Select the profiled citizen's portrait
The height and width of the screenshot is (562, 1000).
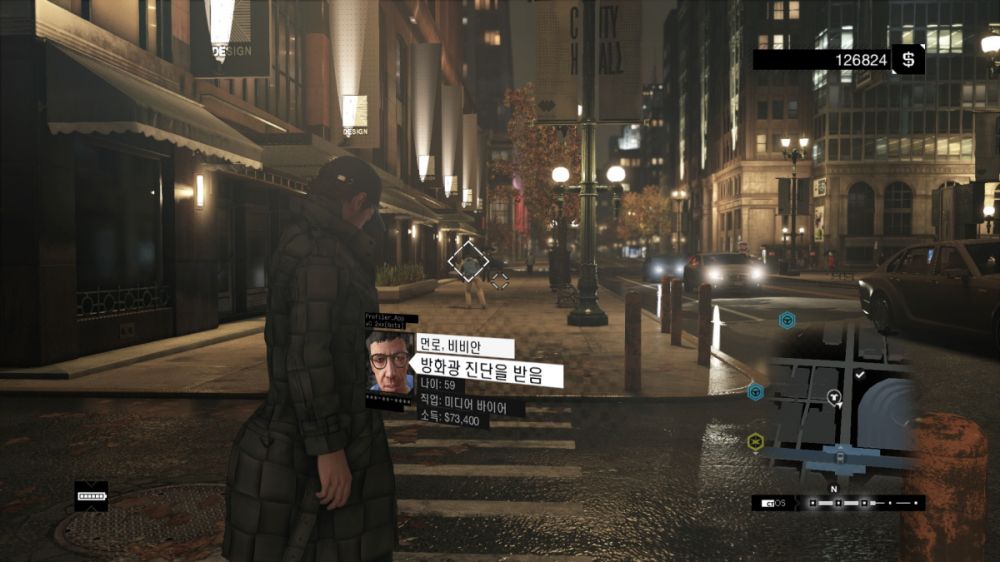(390, 361)
